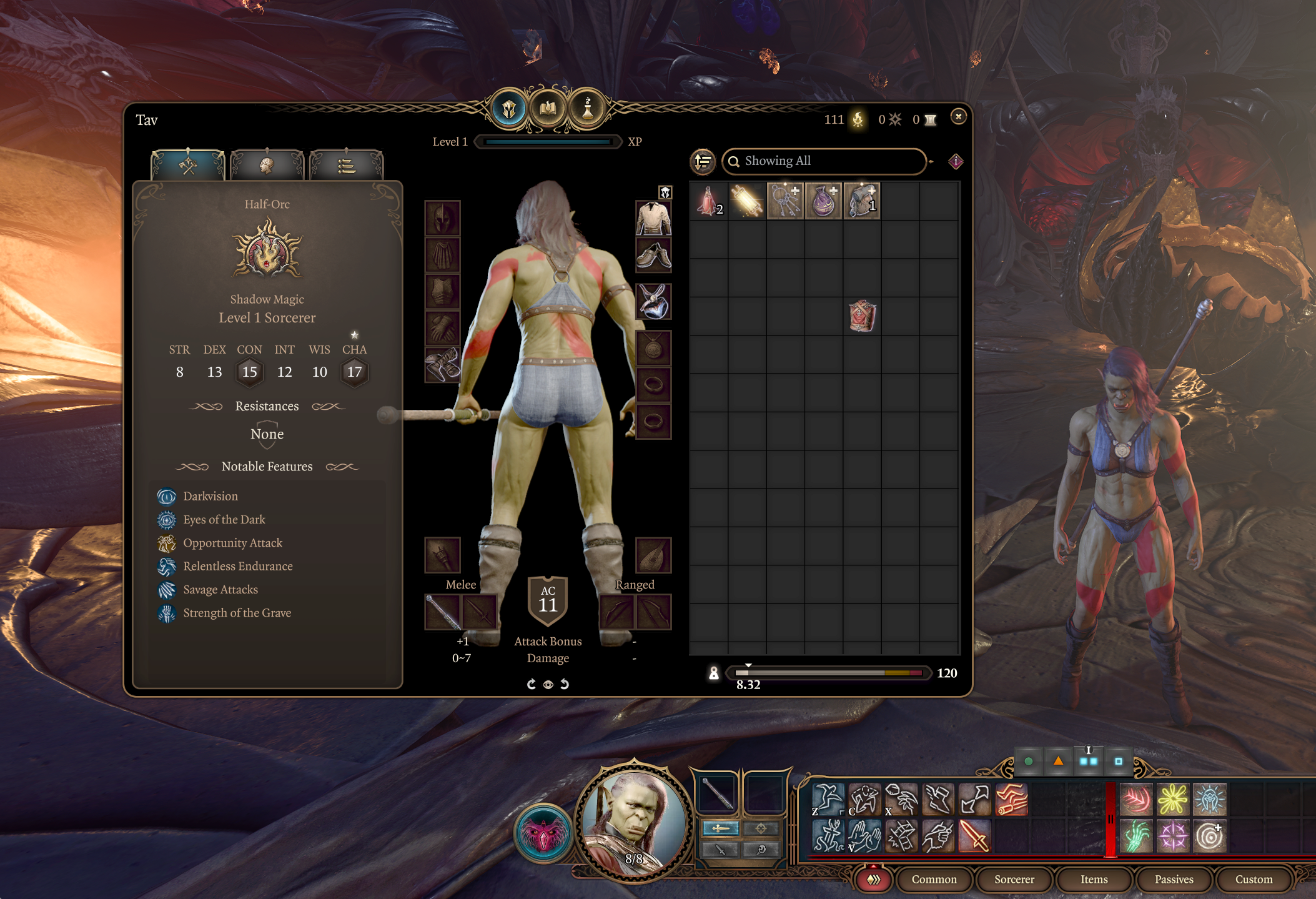Screen dimensions: 1316x899
Task: Open the purple alchemy pouch
Action: pos(823,201)
